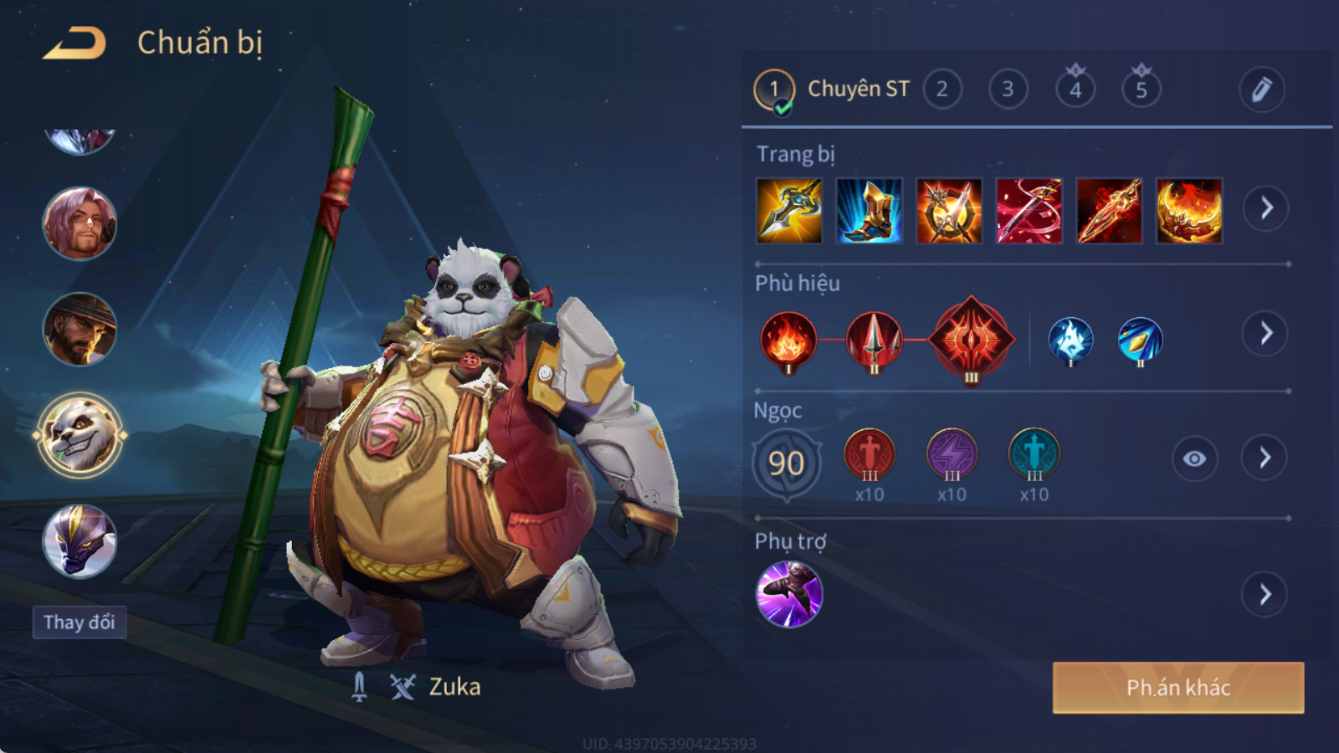Click the large red diamond badge
The width and height of the screenshot is (1339, 753).
(x=972, y=340)
